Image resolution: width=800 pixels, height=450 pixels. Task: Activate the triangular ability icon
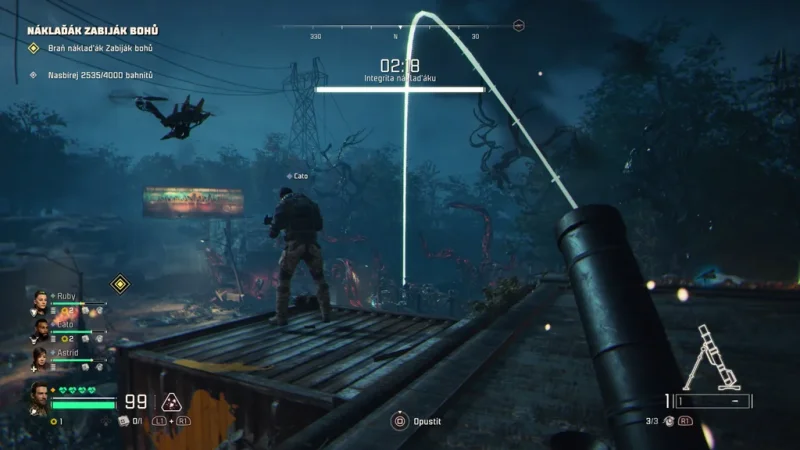coord(171,402)
